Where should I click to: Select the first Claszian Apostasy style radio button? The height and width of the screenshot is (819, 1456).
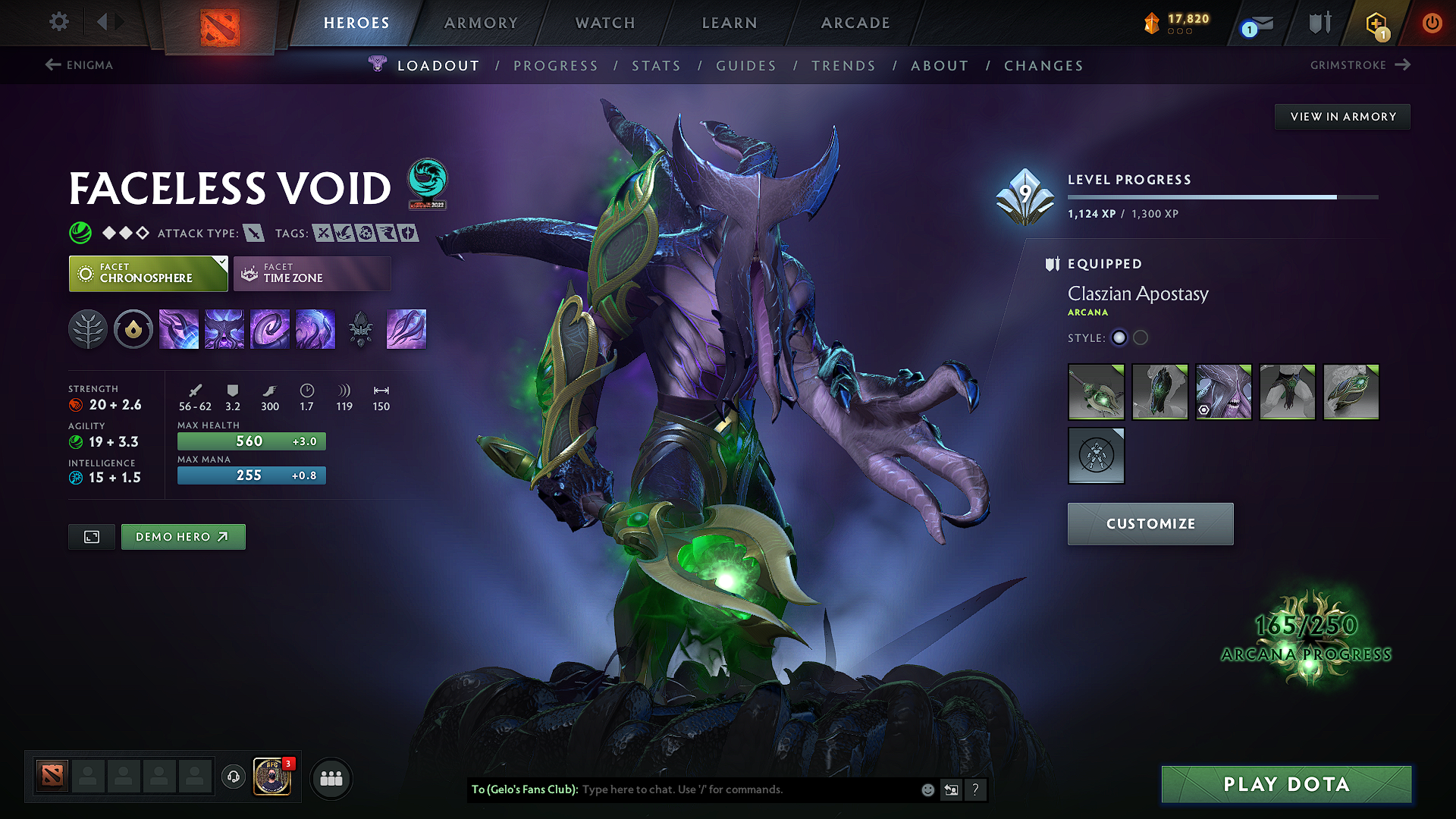point(1119,338)
